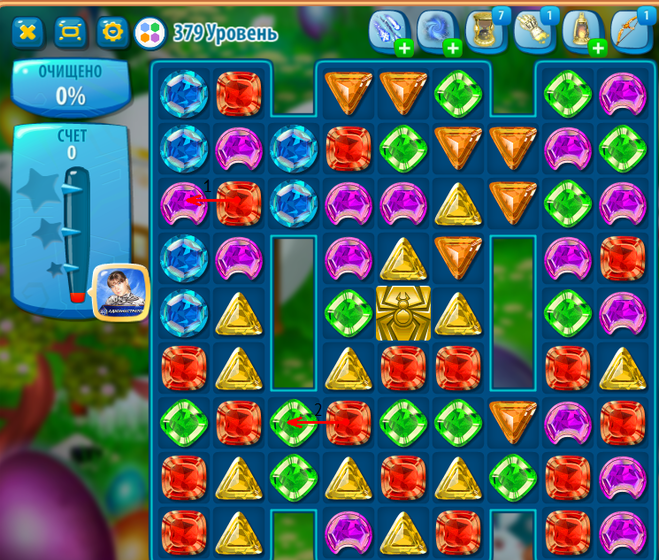The image size is (659, 560).
Task: Close the level with the X button
Action: click(x=28, y=32)
